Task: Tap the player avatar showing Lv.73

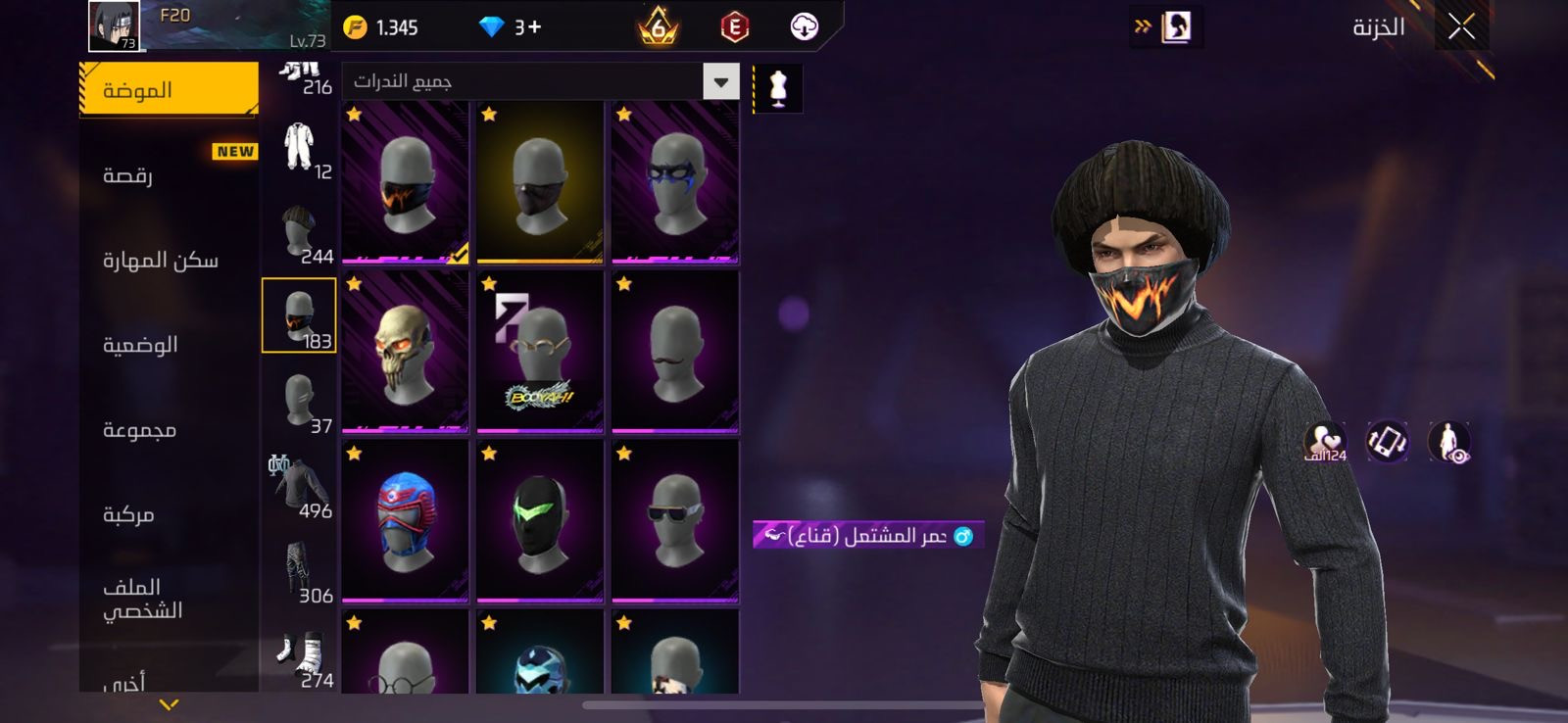Action: pos(111,26)
